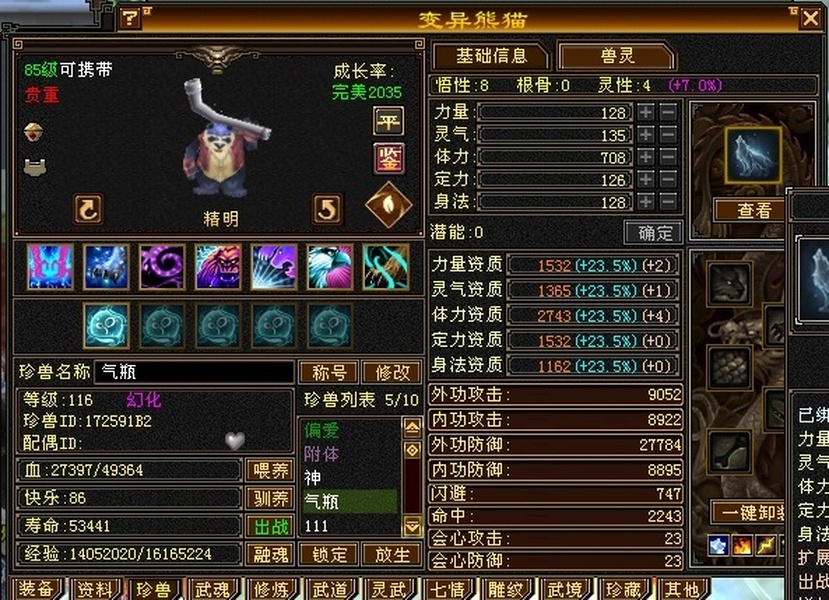Click 修改 to rename the pet

[392, 373]
